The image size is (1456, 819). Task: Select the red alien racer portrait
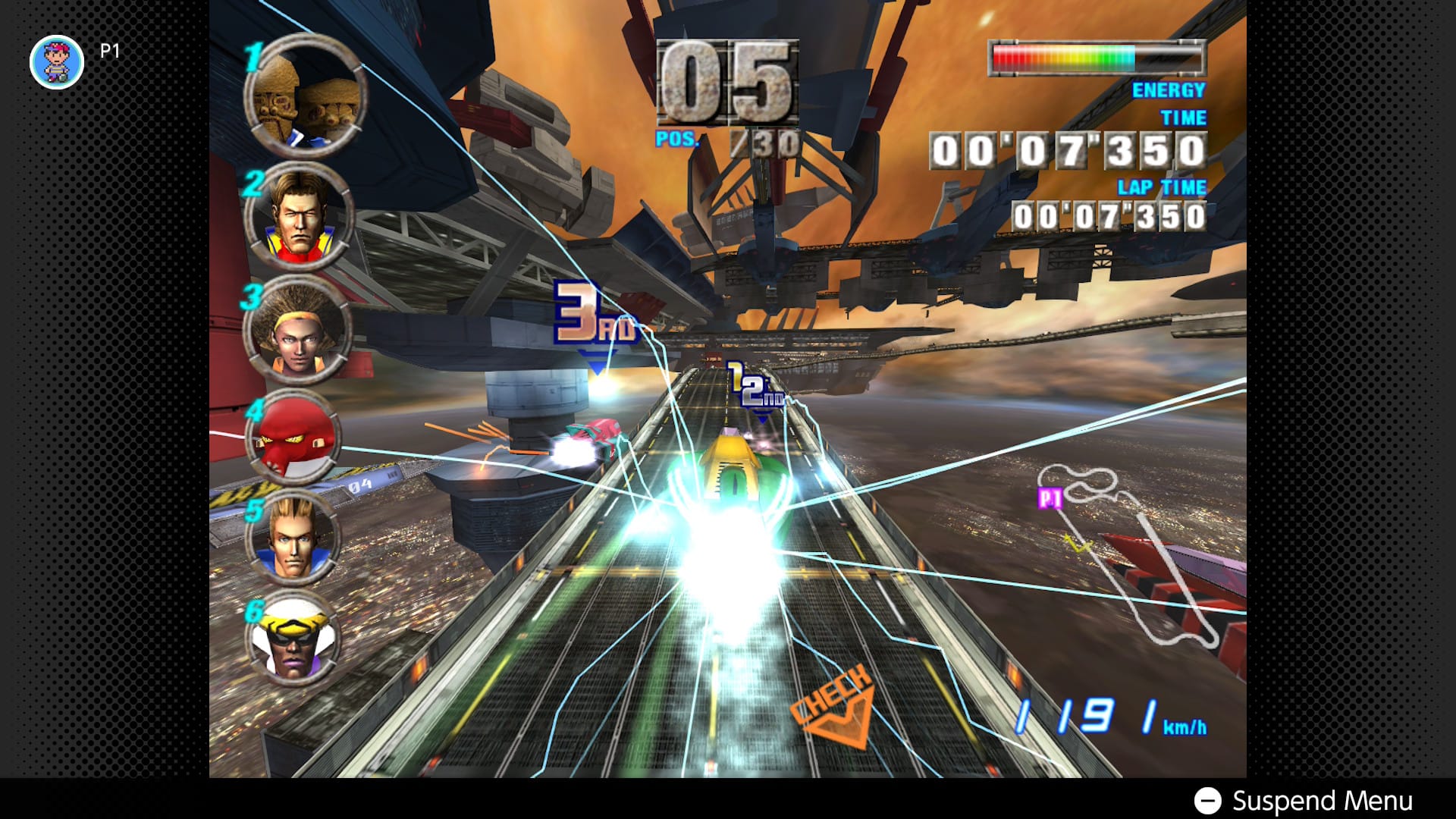pos(293,440)
